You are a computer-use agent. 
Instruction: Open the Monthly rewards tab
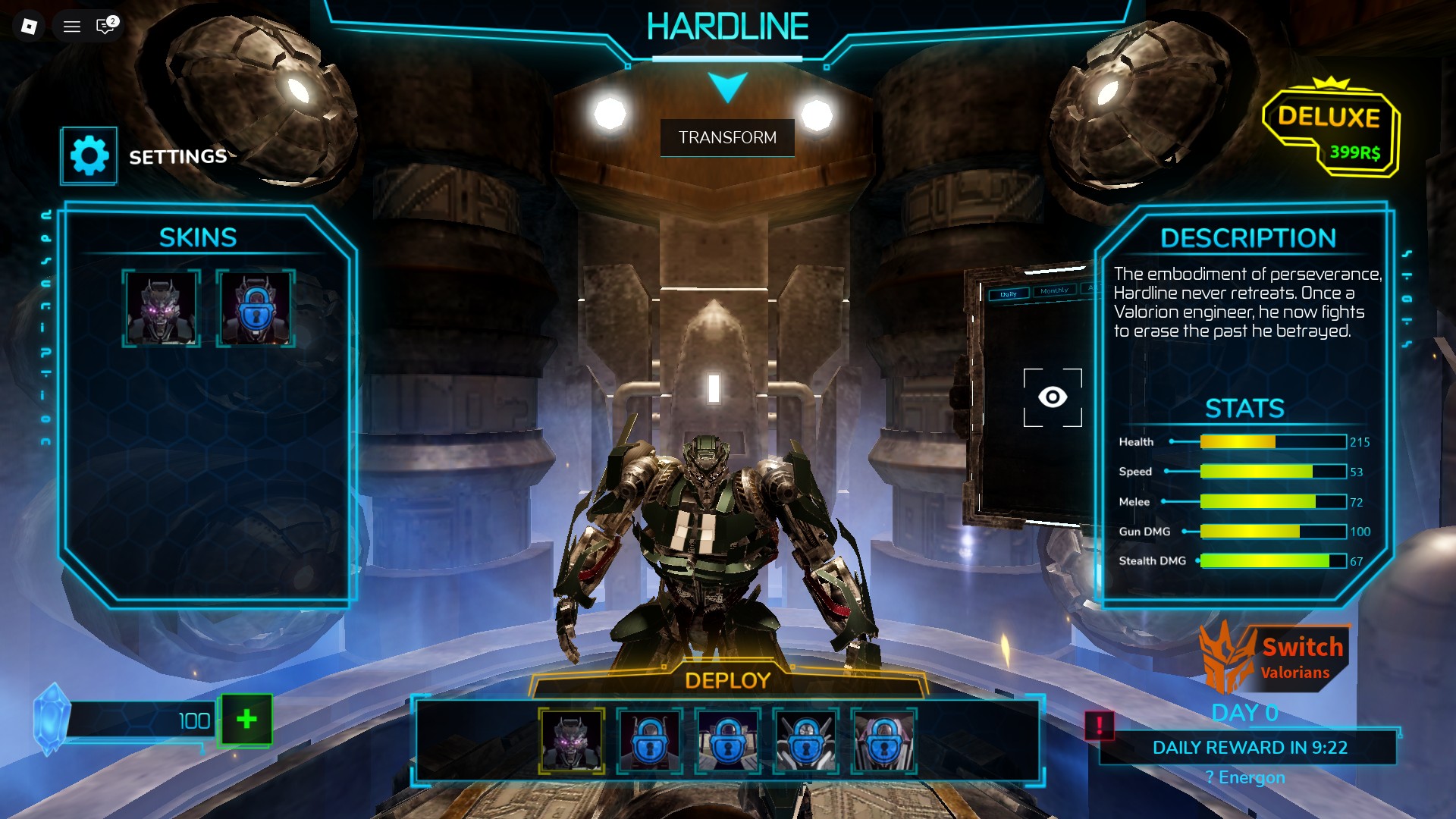1055,292
